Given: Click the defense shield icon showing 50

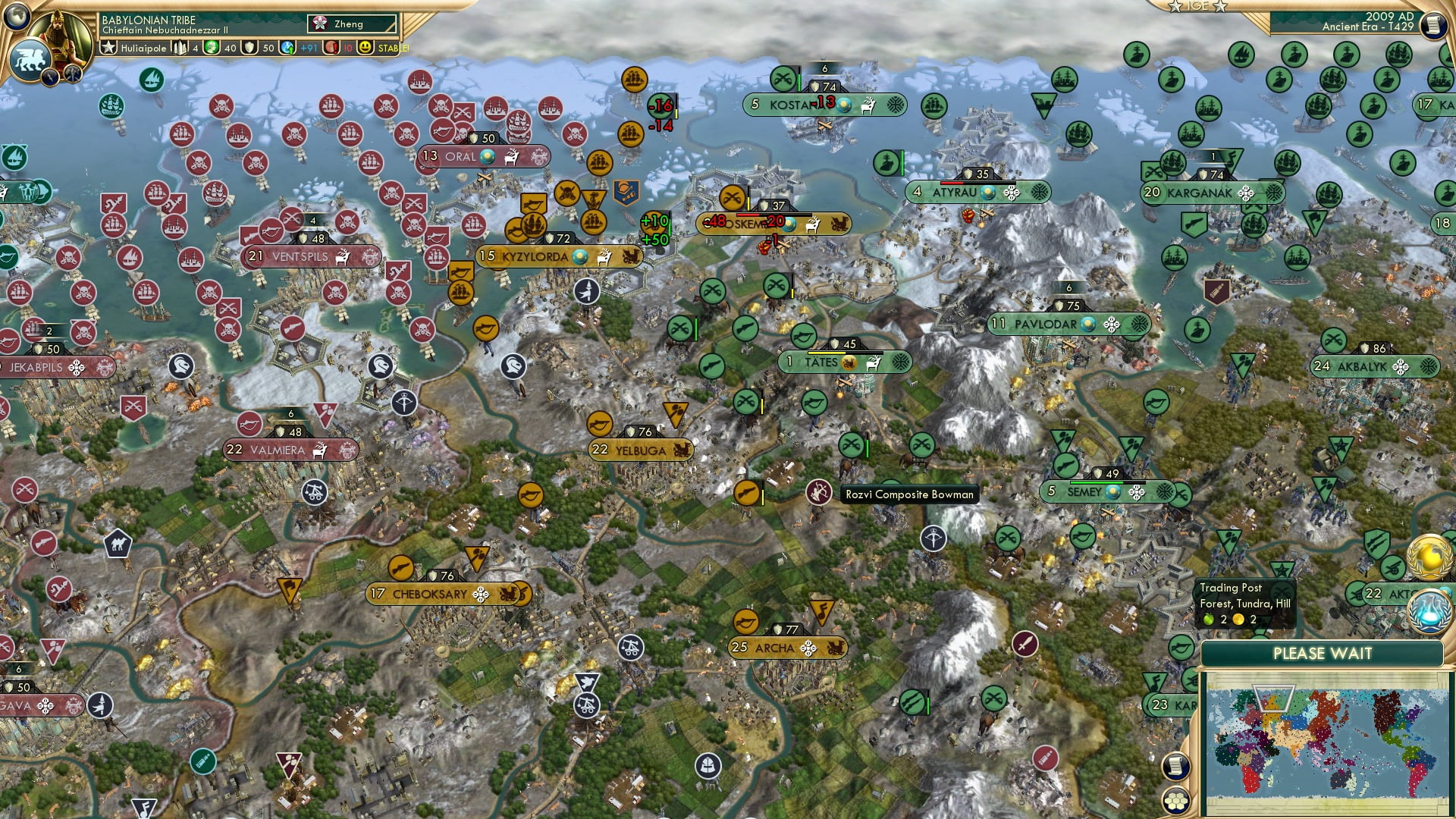Looking at the screenshot, I should [248, 48].
